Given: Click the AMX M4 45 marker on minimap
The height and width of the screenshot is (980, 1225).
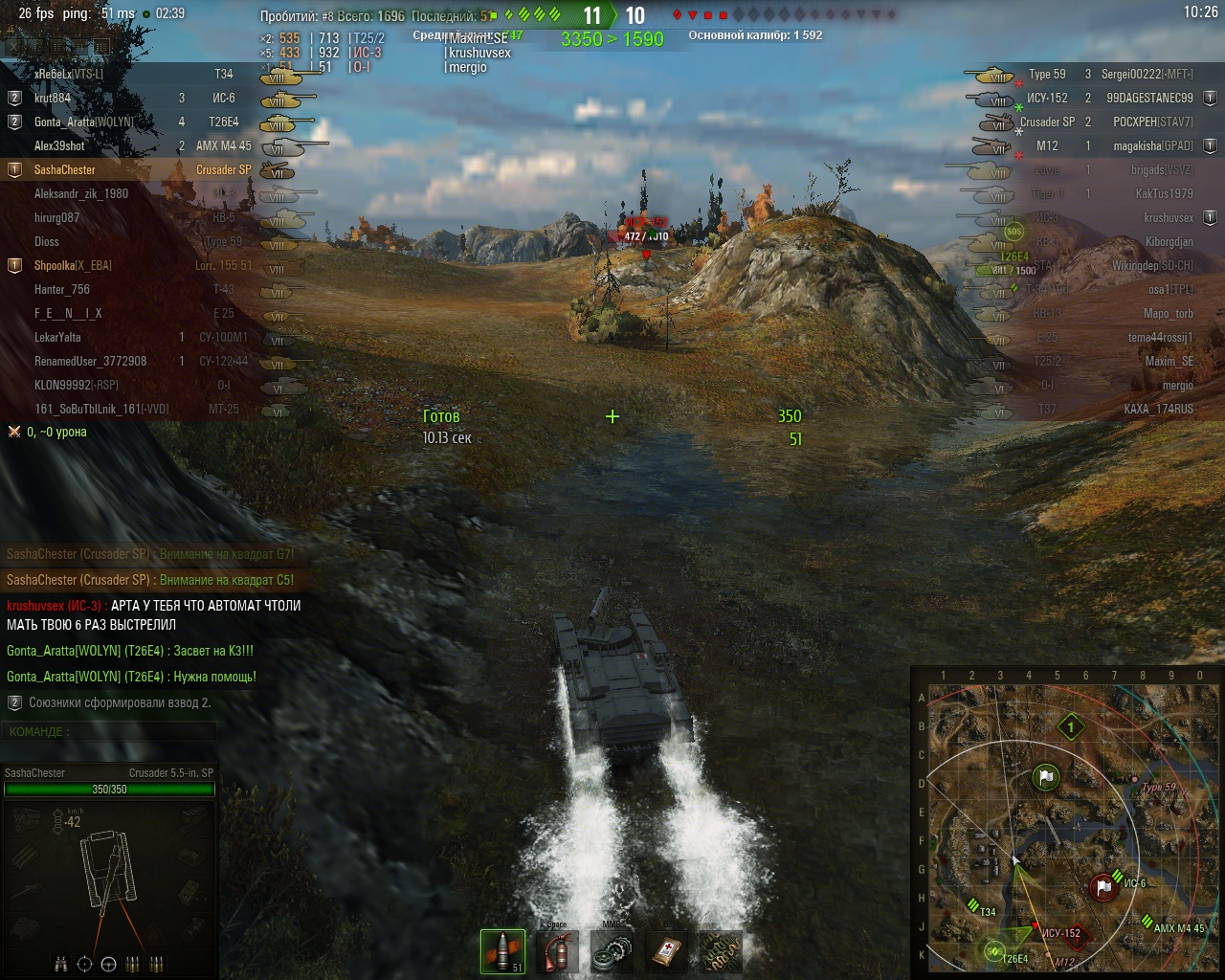Looking at the screenshot, I should (1146, 922).
